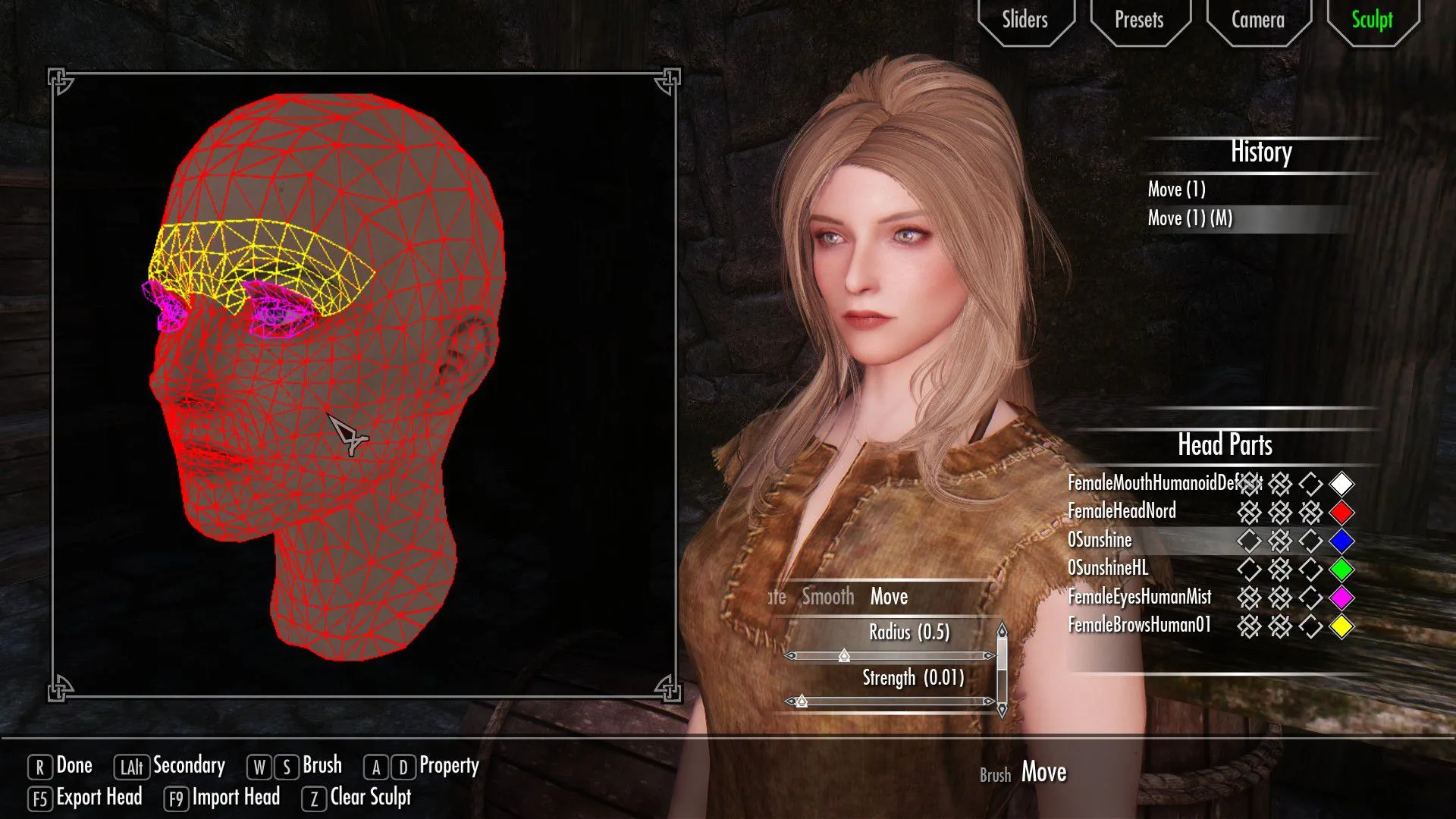Click the green swatch for 0SunshineHL
This screenshot has height=819, width=1456.
pos(1341,570)
